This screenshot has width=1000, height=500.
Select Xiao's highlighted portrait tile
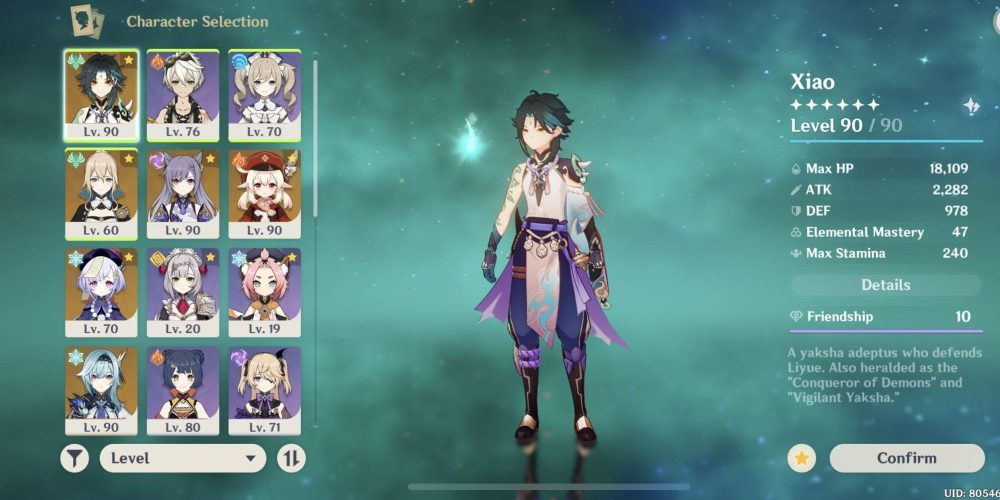click(x=101, y=93)
